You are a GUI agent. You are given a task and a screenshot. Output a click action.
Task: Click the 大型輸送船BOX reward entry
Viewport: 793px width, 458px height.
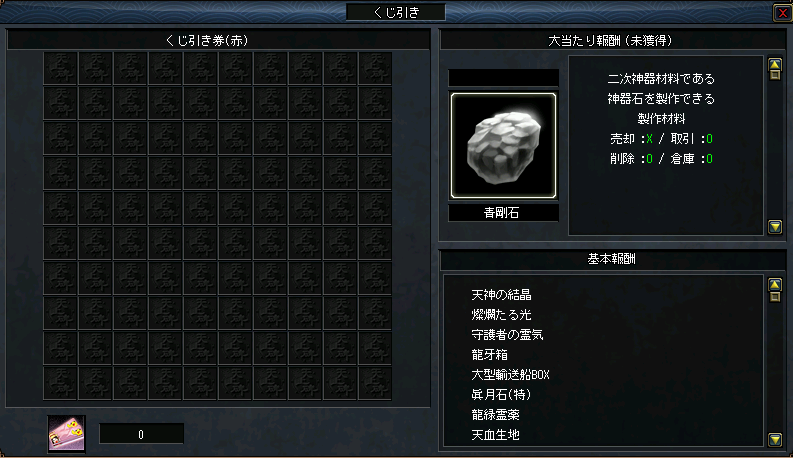[510, 374]
